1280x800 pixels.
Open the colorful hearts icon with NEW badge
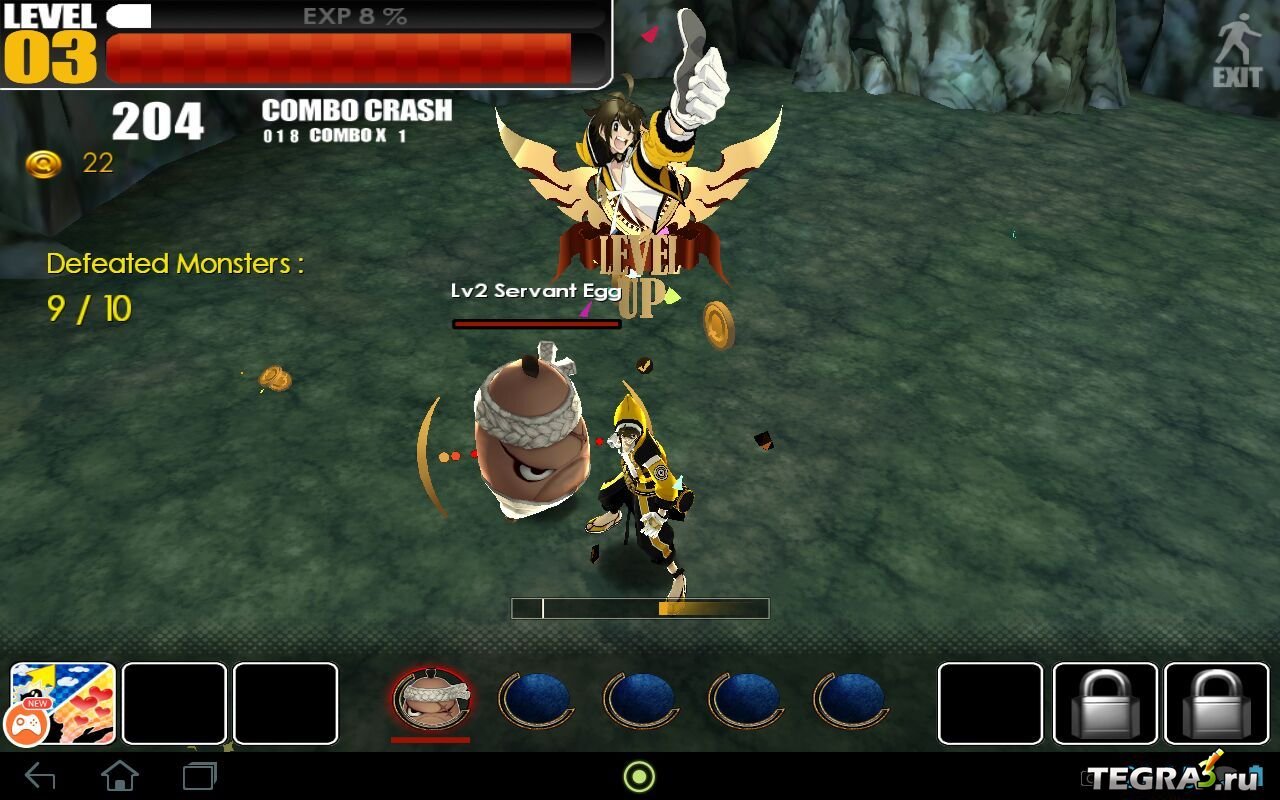click(63, 704)
